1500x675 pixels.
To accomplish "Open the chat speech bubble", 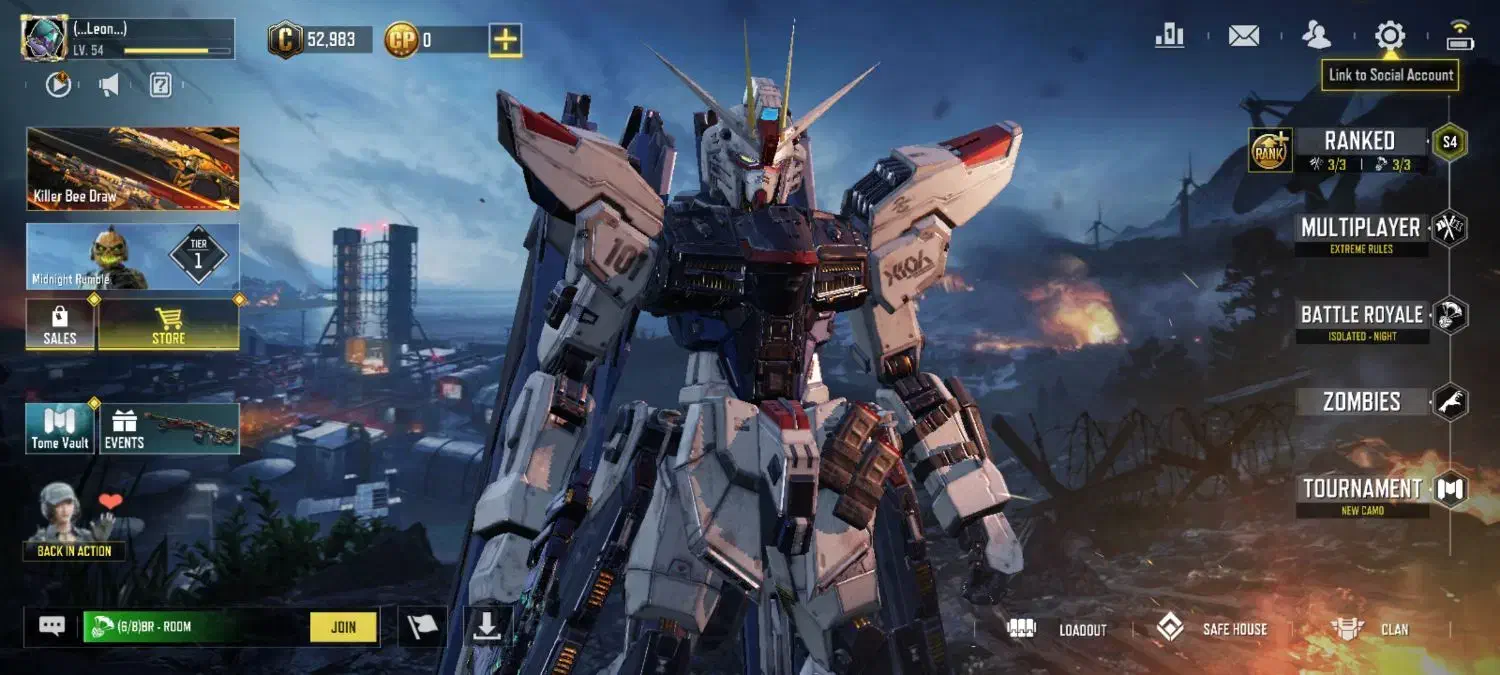I will 52,627.
